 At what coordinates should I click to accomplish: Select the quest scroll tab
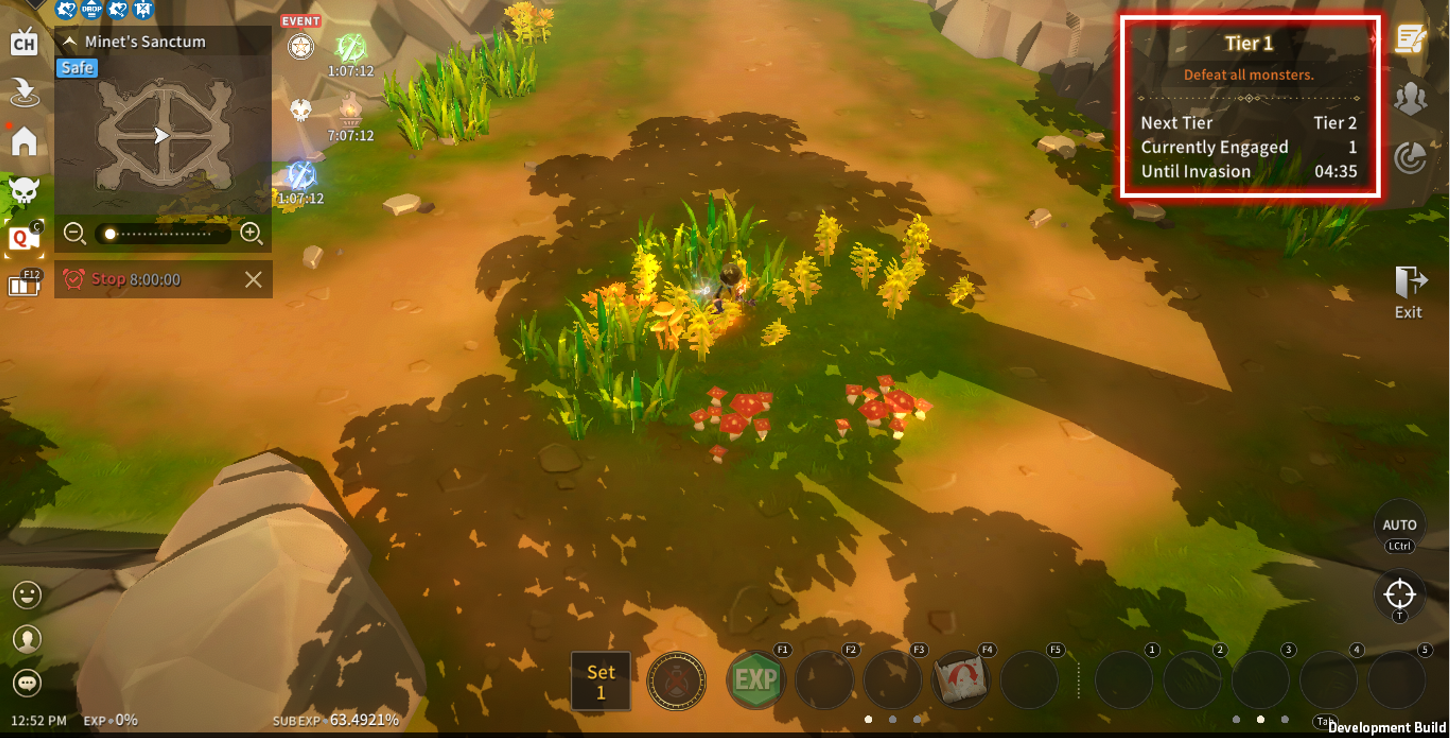click(x=1410, y=40)
